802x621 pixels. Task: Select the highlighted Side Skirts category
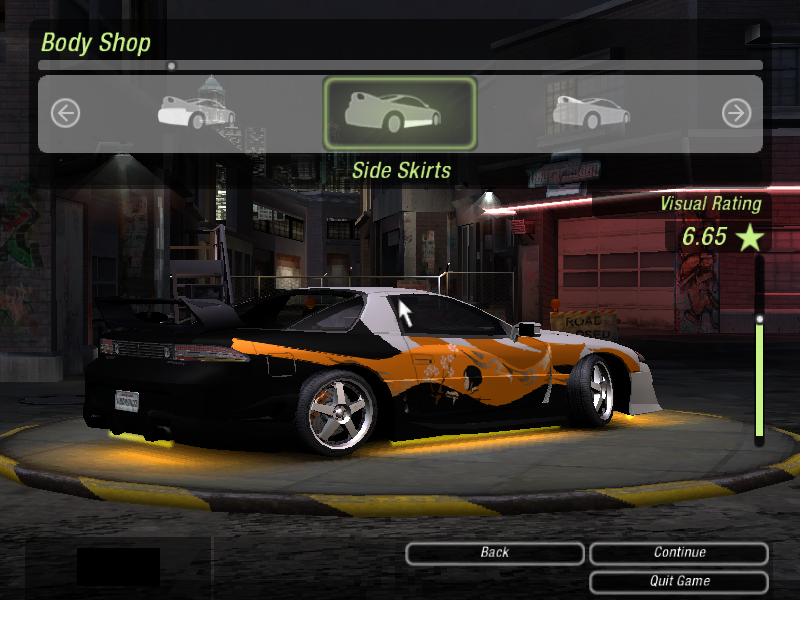click(x=399, y=113)
